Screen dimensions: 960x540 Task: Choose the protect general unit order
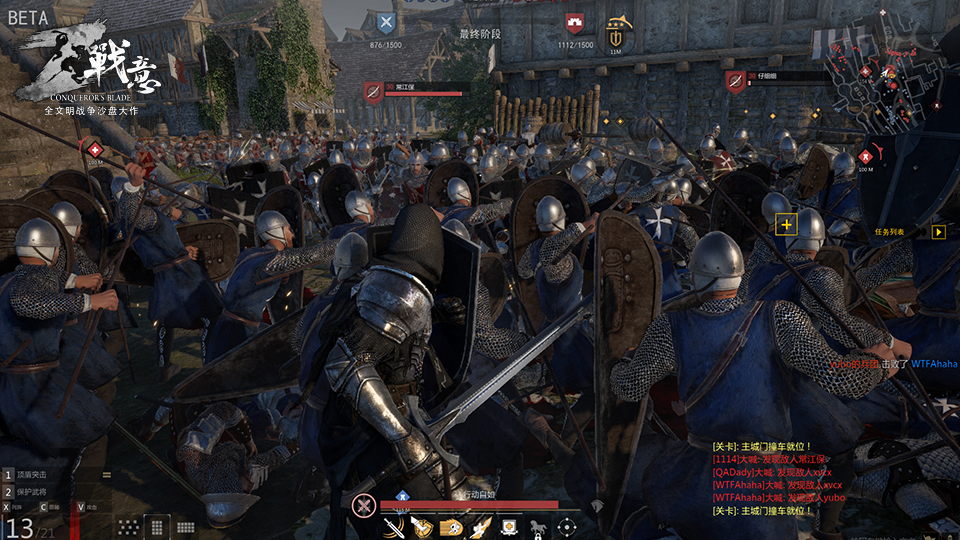(40, 490)
